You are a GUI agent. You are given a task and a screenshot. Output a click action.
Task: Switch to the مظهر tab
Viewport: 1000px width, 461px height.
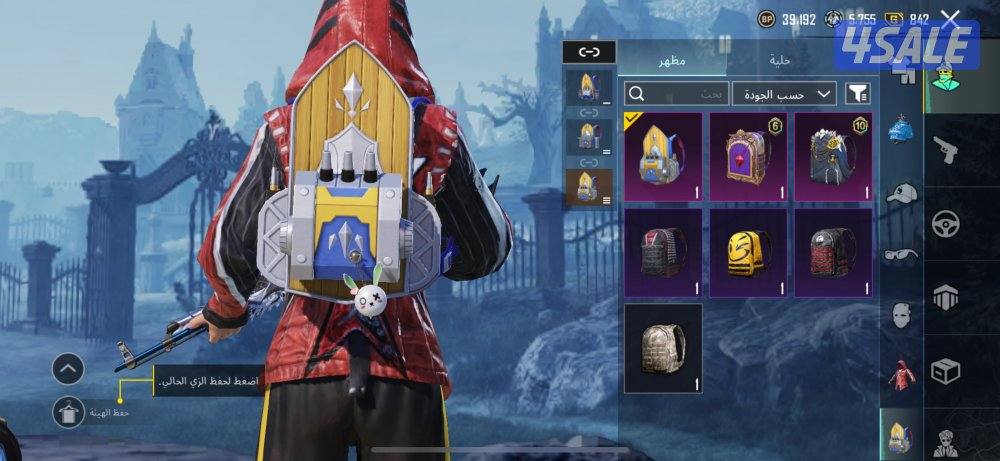pyautogui.click(x=671, y=60)
